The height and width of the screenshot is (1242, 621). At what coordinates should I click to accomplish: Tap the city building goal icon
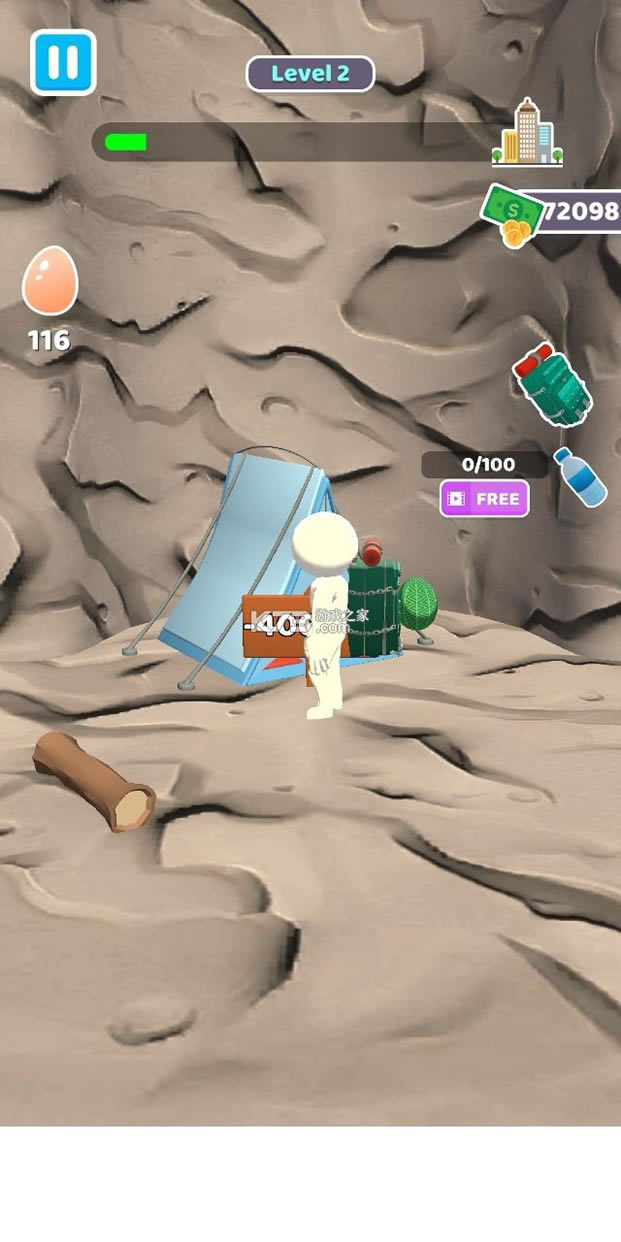tap(527, 133)
